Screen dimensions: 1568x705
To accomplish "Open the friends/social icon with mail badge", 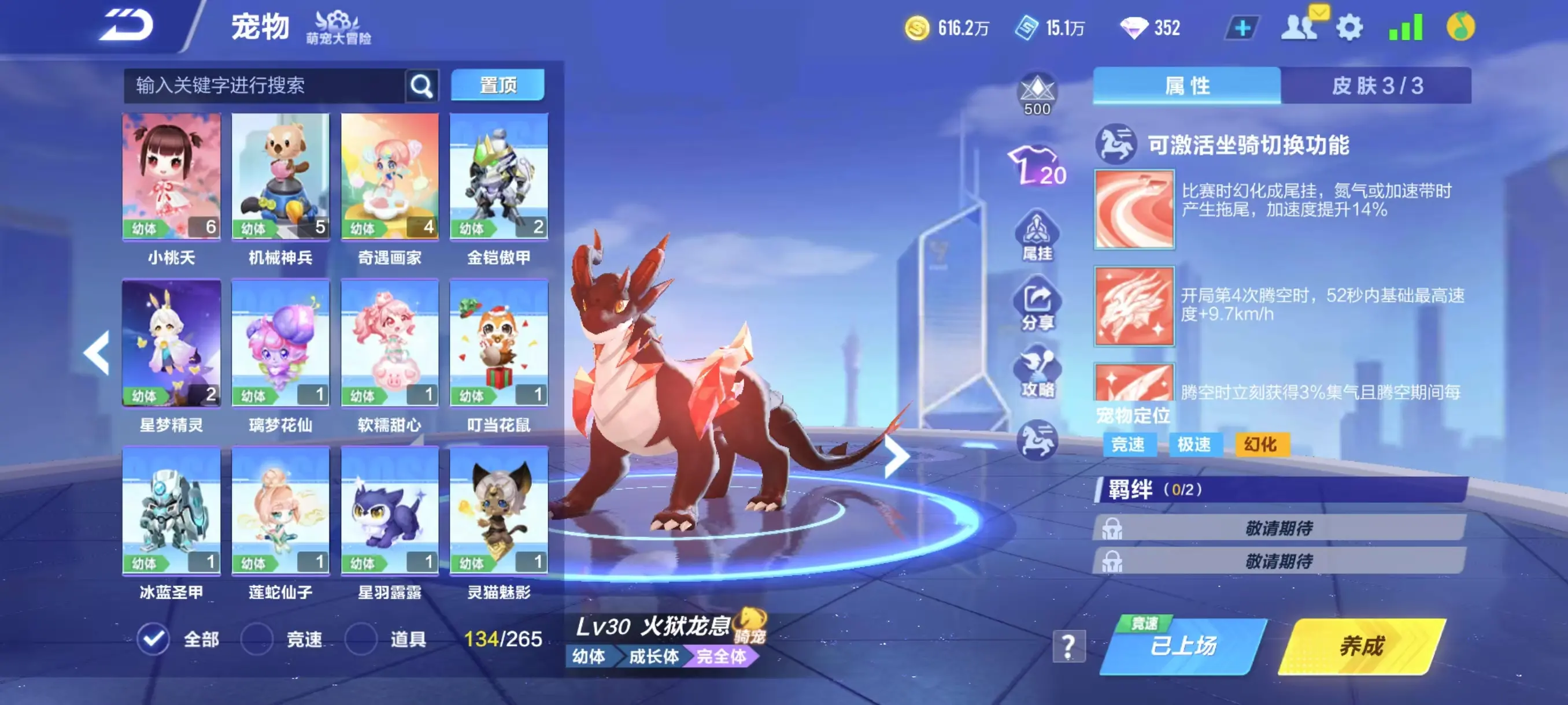I will 1303,27.
